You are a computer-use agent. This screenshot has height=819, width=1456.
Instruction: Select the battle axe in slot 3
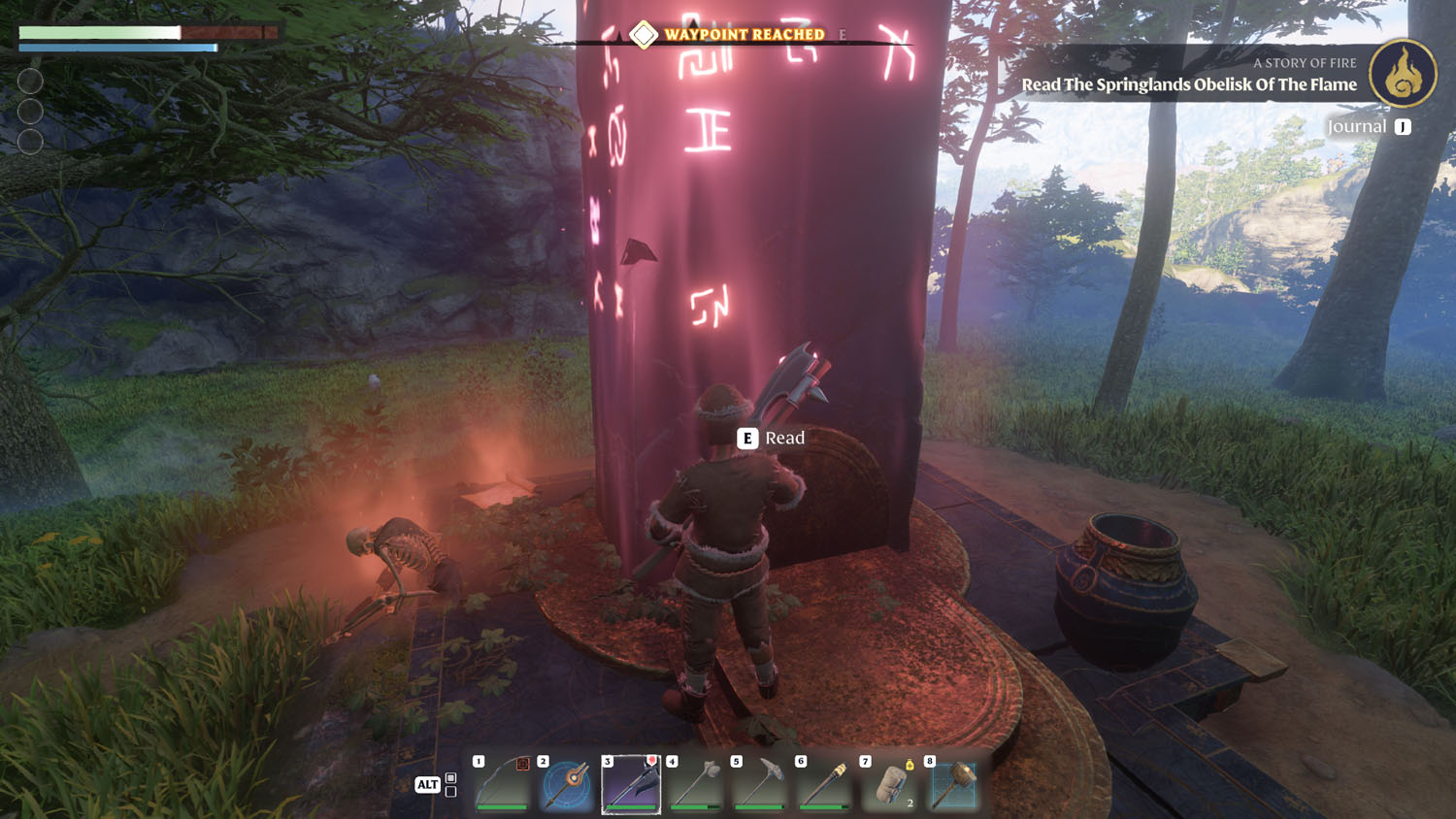631,784
